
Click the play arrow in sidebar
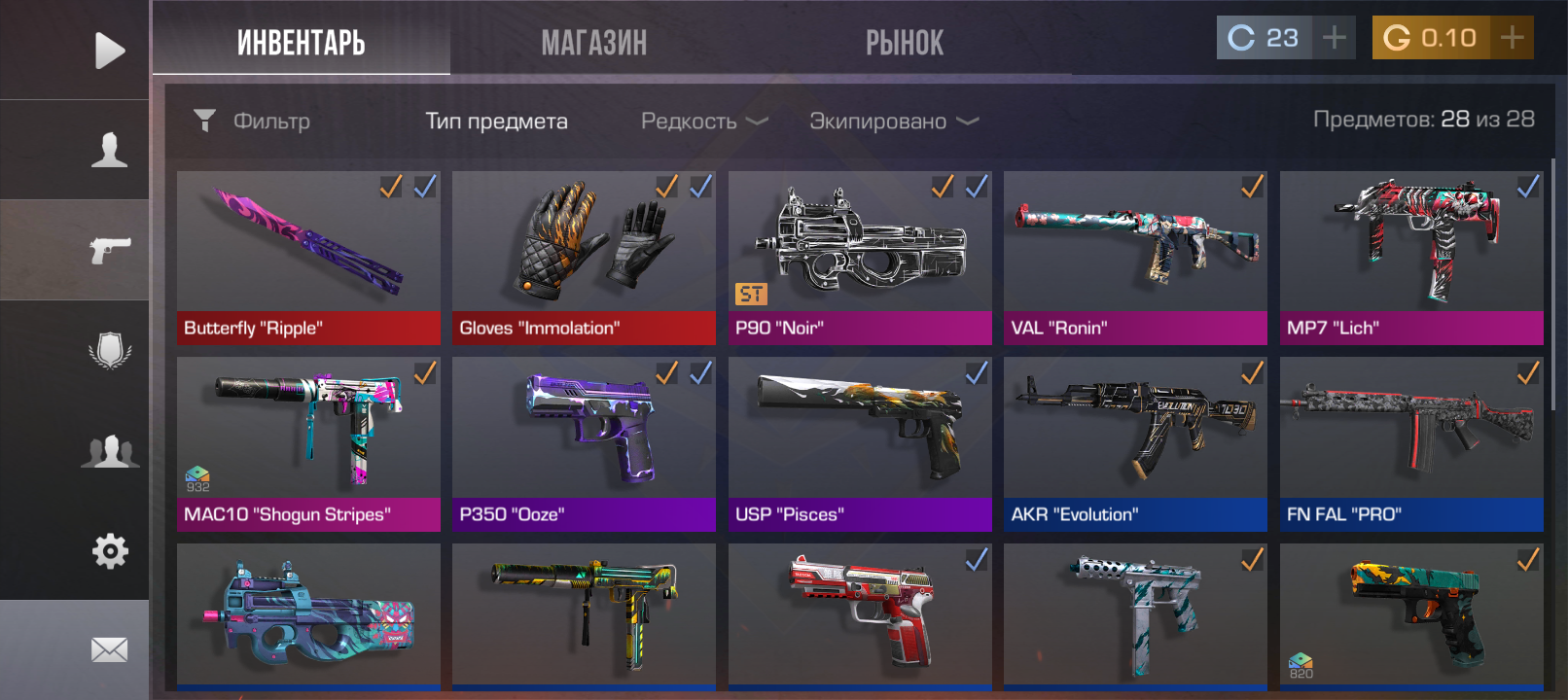pos(109,51)
